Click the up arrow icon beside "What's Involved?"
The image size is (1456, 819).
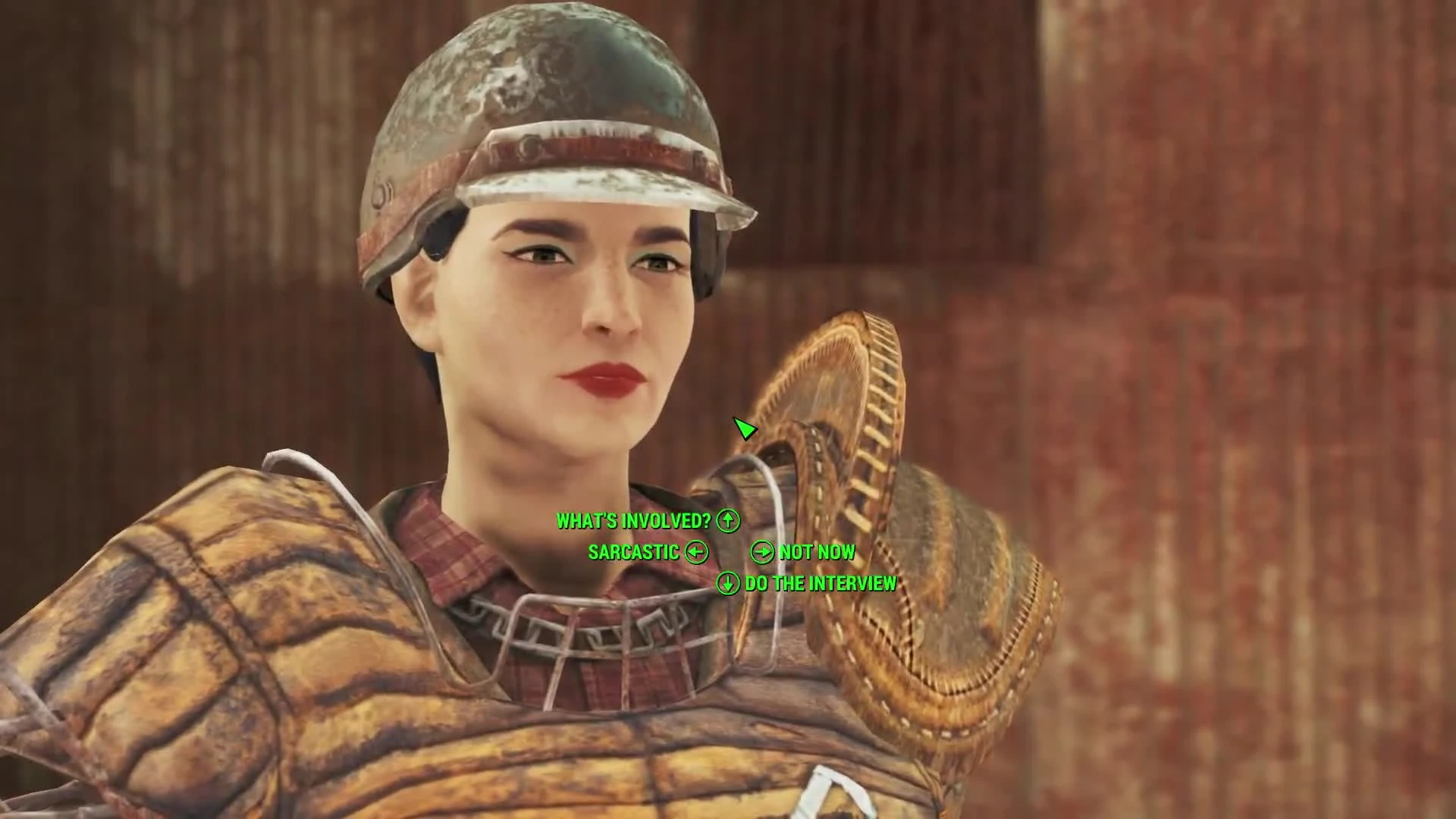[x=727, y=520]
